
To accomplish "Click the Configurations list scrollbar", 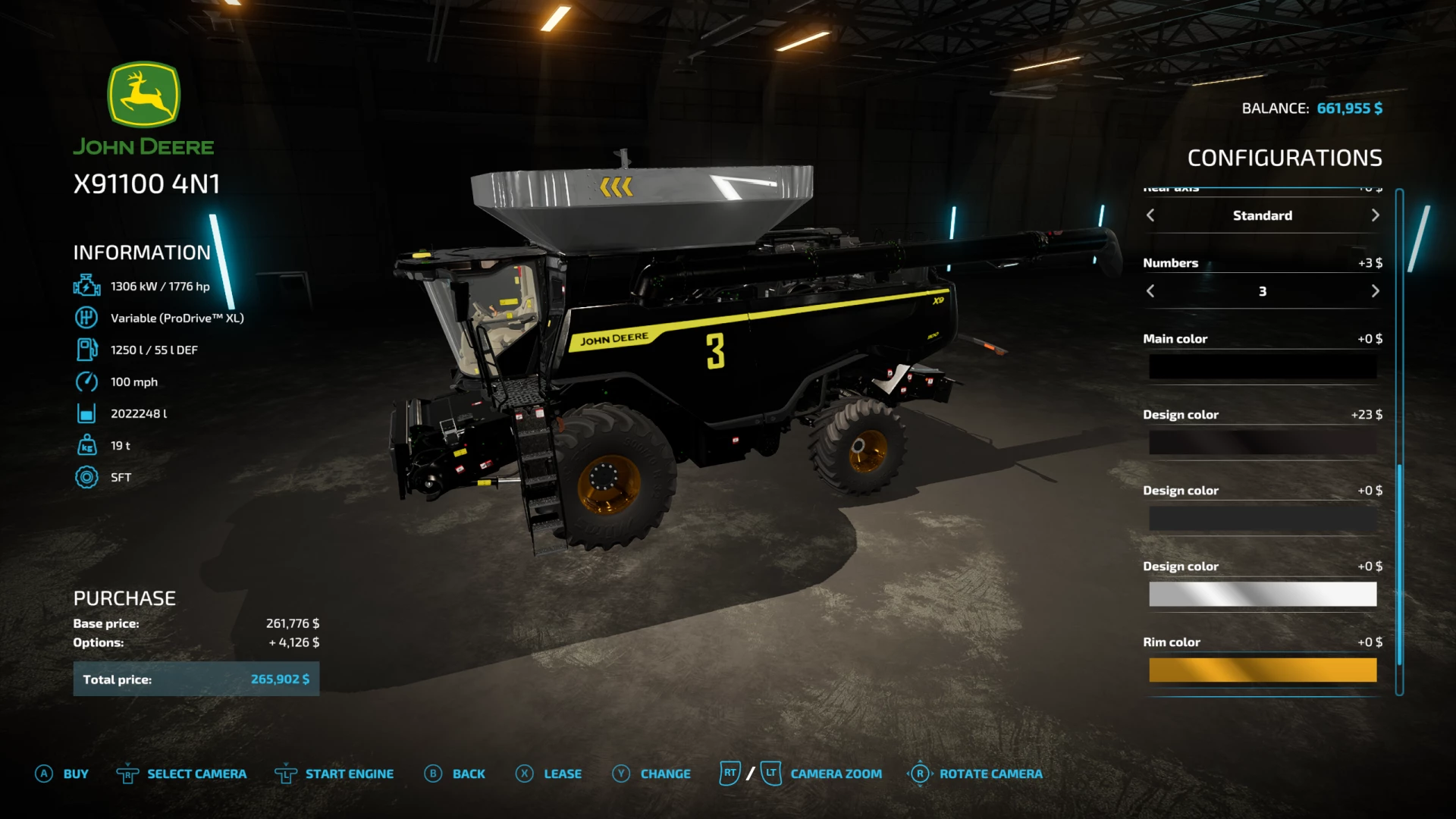I will (x=1399, y=565).
